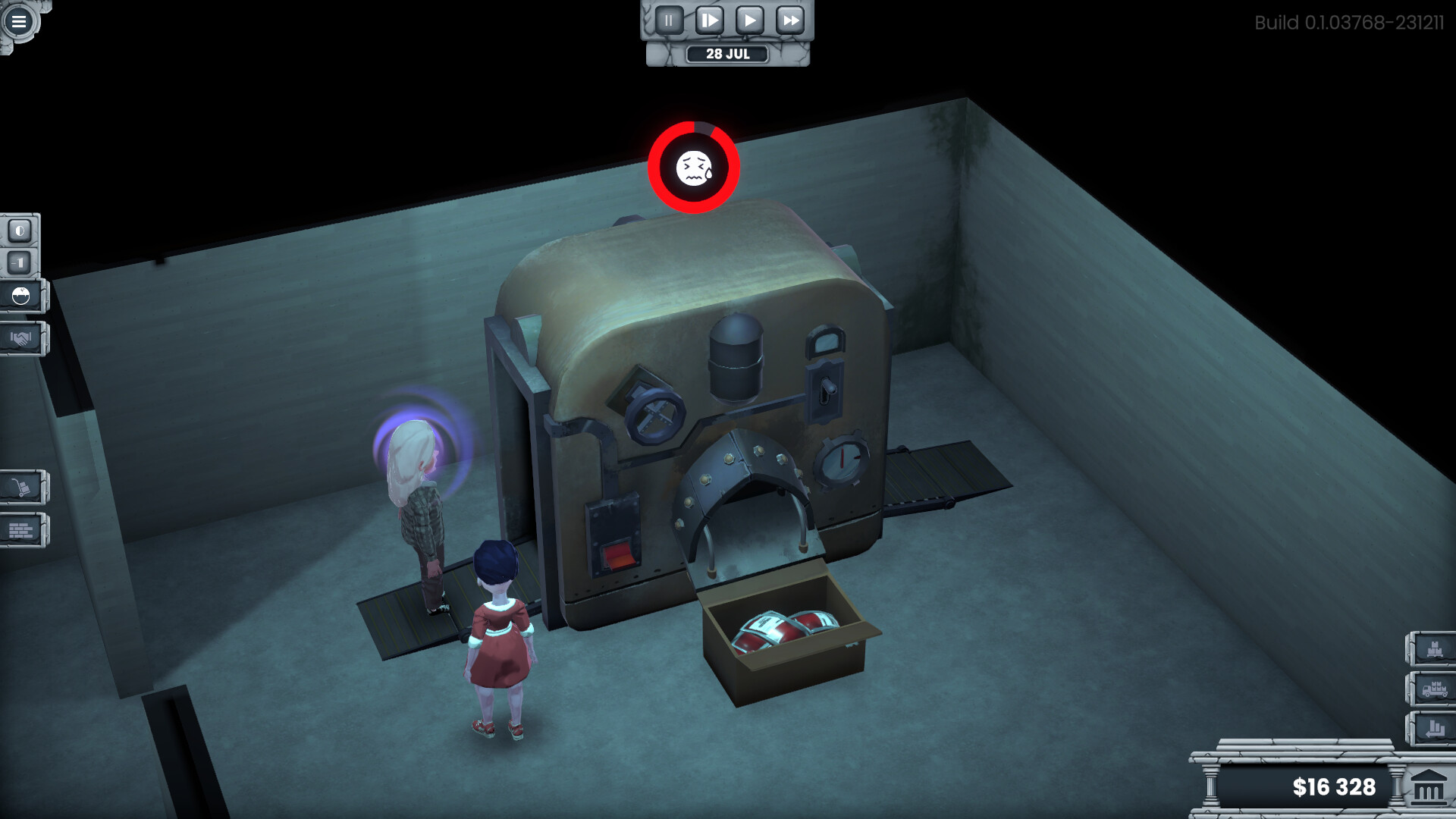Viewport: 1456px width, 819px height.
Task: Select the slow game speed
Action: pyautogui.click(x=708, y=20)
